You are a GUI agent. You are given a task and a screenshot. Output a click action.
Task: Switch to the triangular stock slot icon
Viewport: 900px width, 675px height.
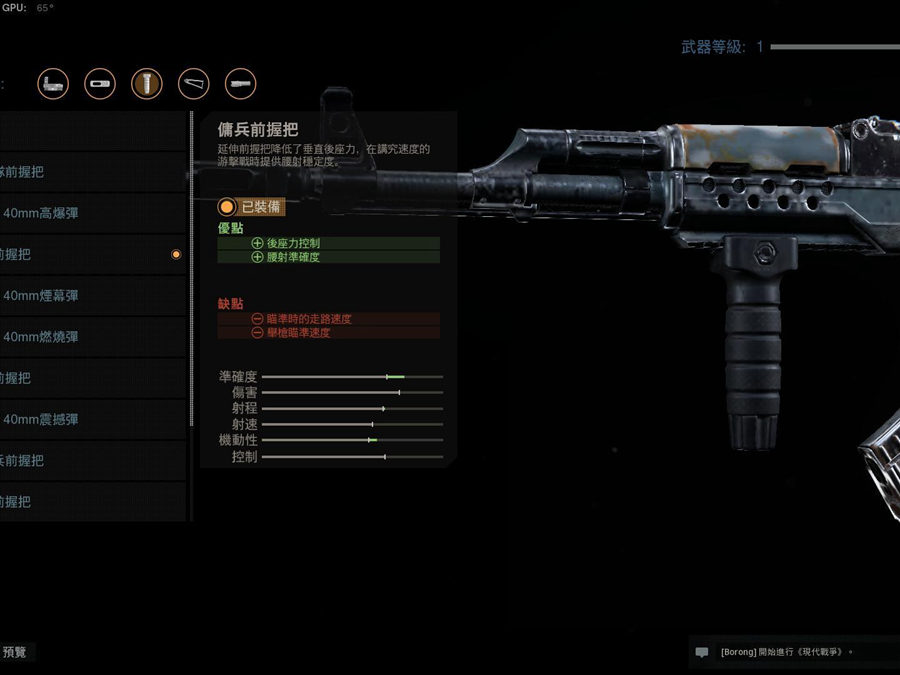pyautogui.click(x=194, y=83)
